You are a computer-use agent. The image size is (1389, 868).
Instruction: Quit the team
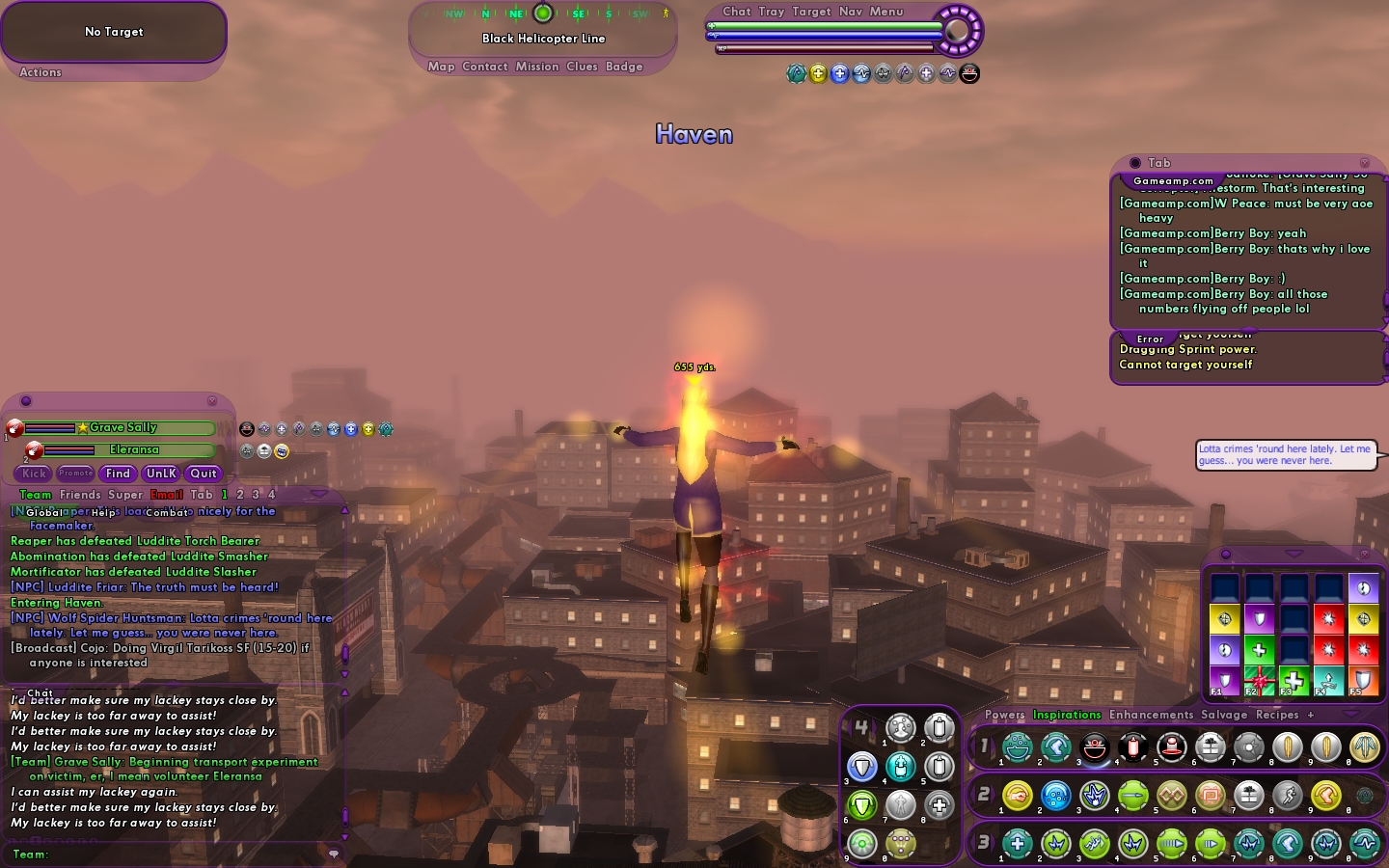[204, 474]
